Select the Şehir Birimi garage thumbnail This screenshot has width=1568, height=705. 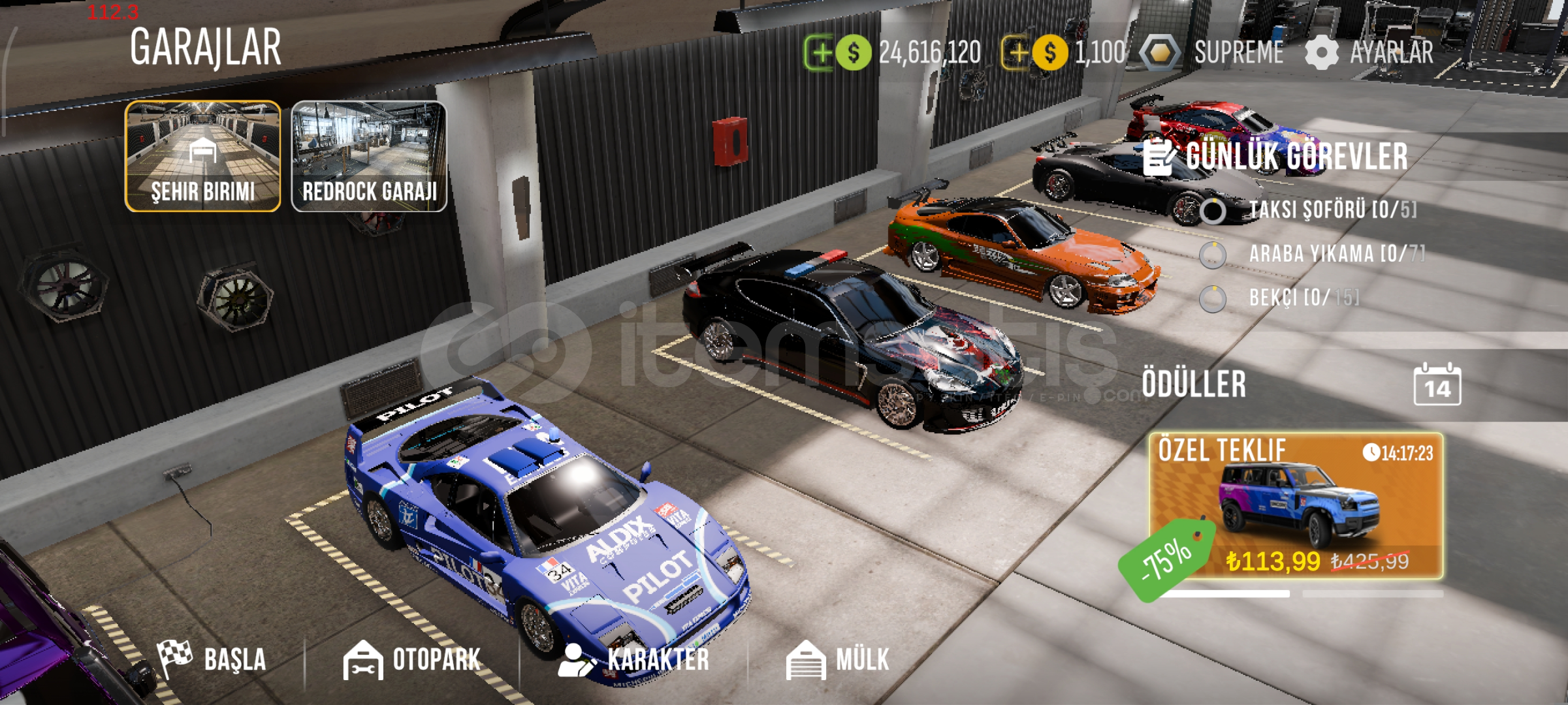[x=202, y=156]
